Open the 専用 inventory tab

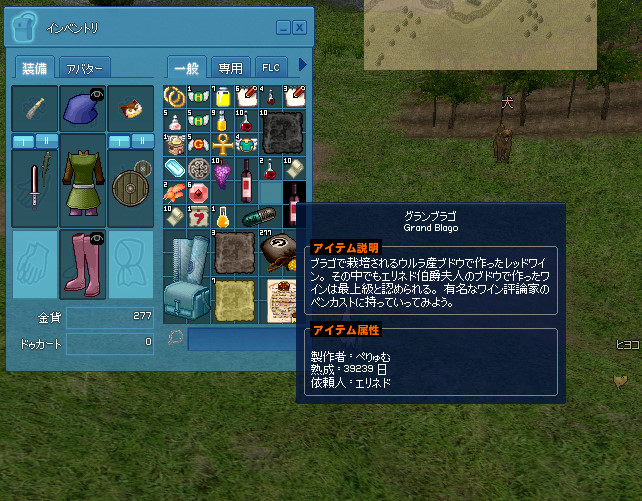230,68
